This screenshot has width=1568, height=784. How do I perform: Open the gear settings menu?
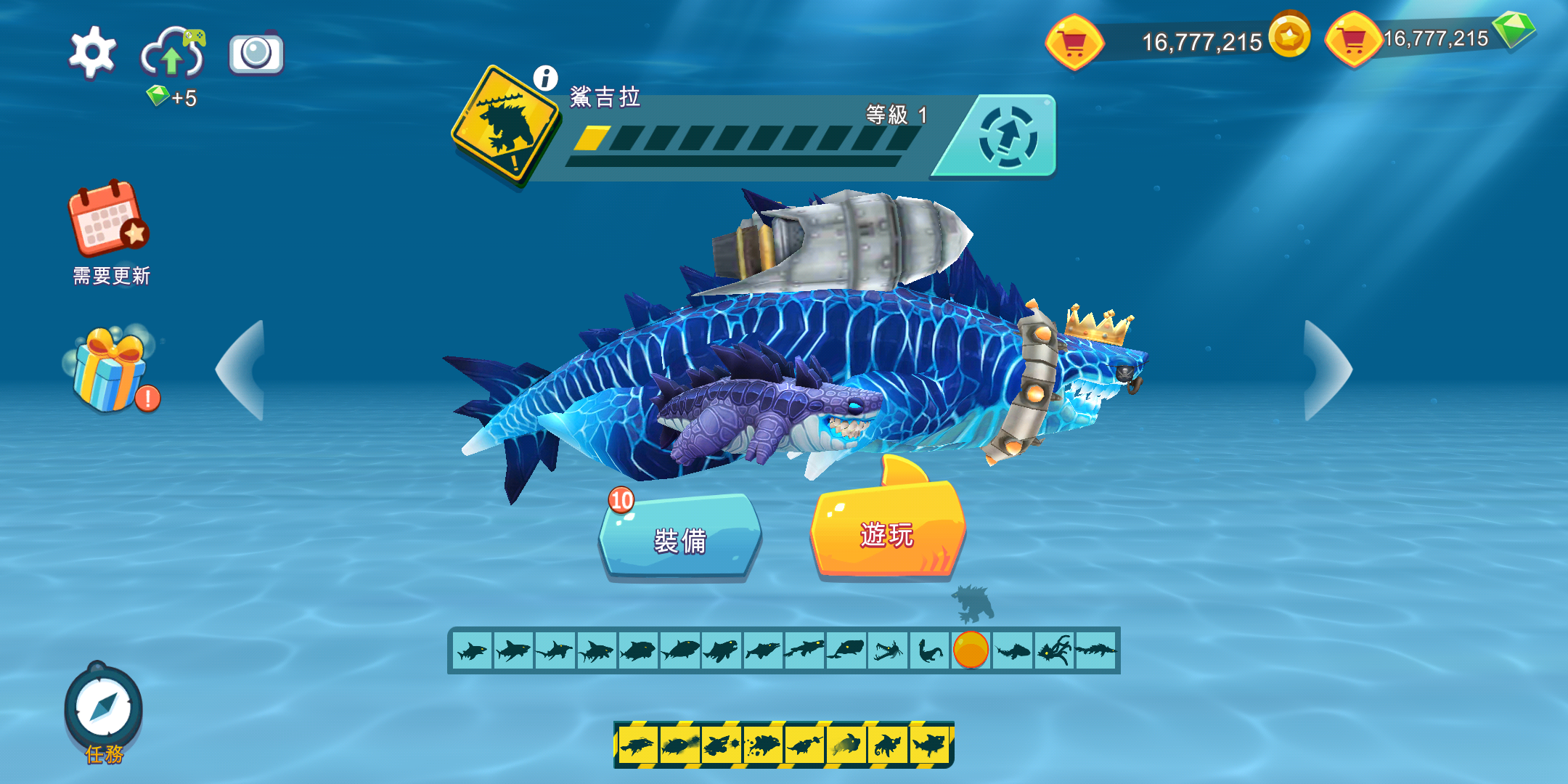tap(92, 52)
